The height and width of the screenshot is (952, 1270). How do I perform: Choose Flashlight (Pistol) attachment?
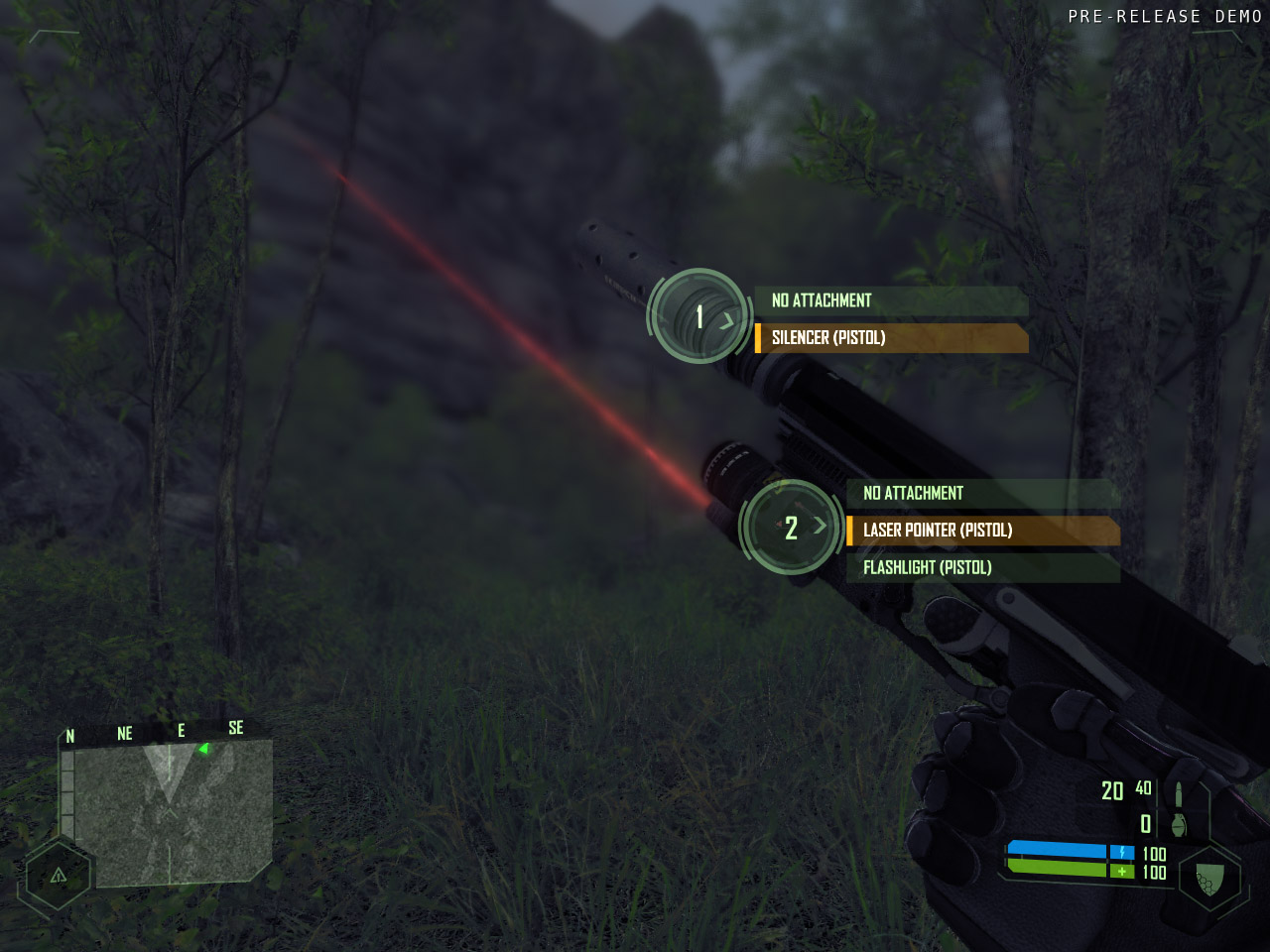tap(982, 567)
